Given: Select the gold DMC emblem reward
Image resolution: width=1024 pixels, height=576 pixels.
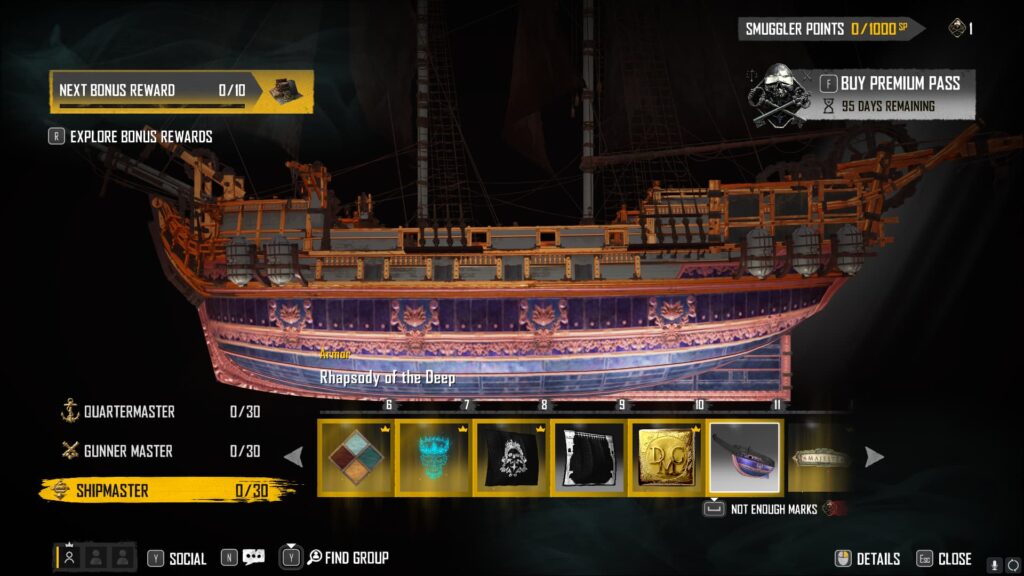Looking at the screenshot, I should 667,457.
